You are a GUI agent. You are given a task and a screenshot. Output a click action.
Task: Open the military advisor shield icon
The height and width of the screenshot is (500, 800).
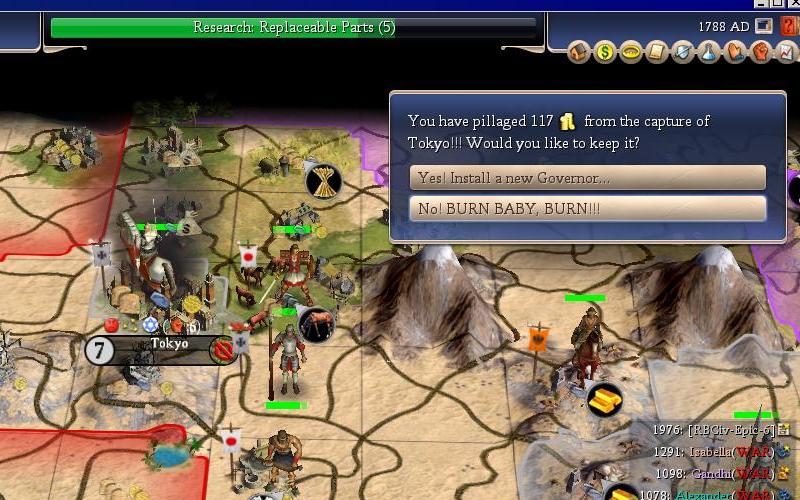click(x=682, y=51)
